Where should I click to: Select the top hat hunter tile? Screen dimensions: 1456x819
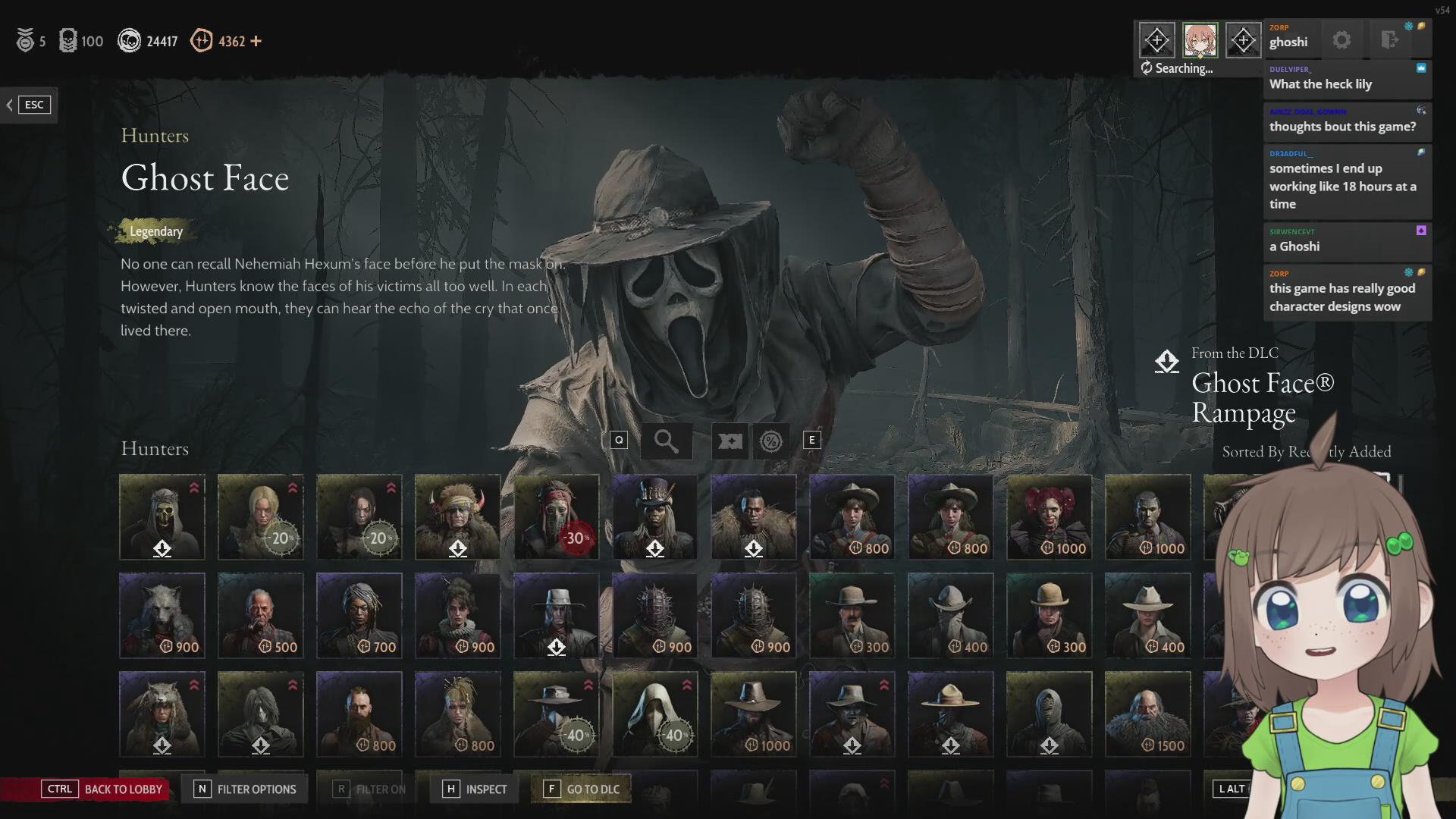655,517
